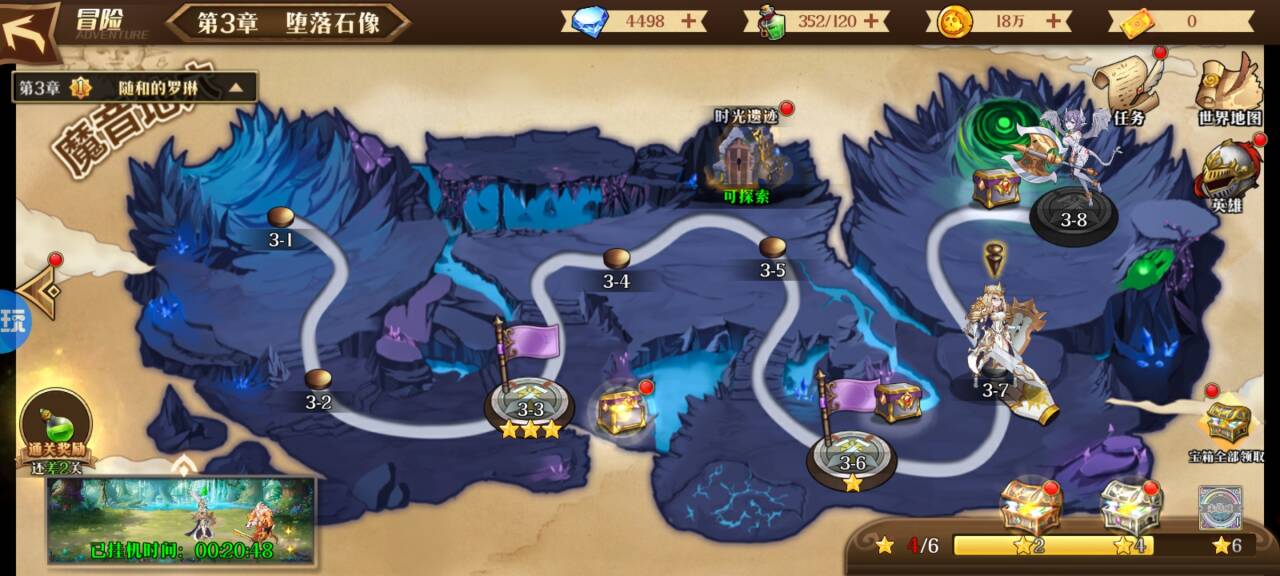
Task: Add gold coins with the plus button
Action: coord(1053,21)
